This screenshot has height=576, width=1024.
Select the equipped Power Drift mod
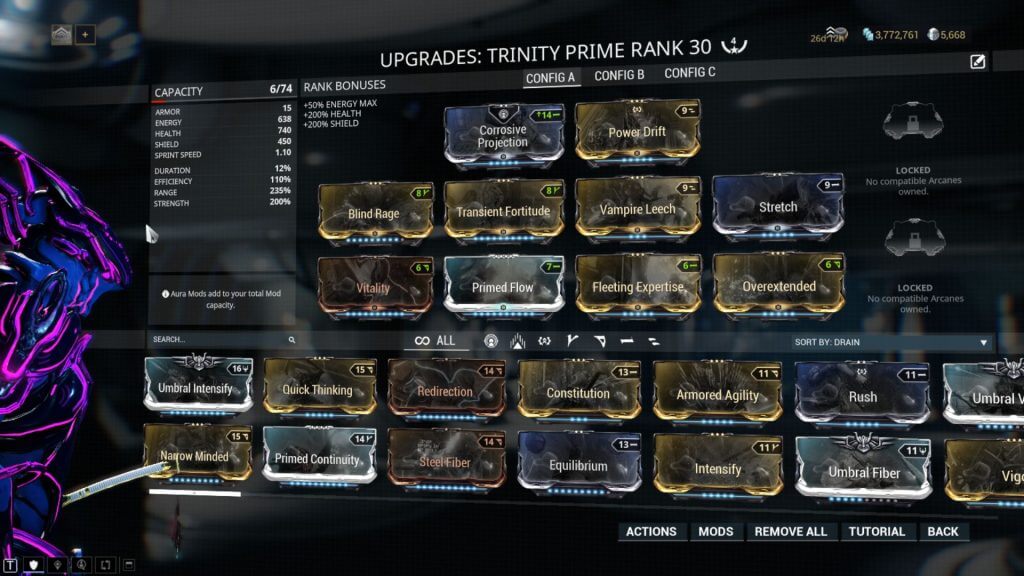tap(637, 132)
